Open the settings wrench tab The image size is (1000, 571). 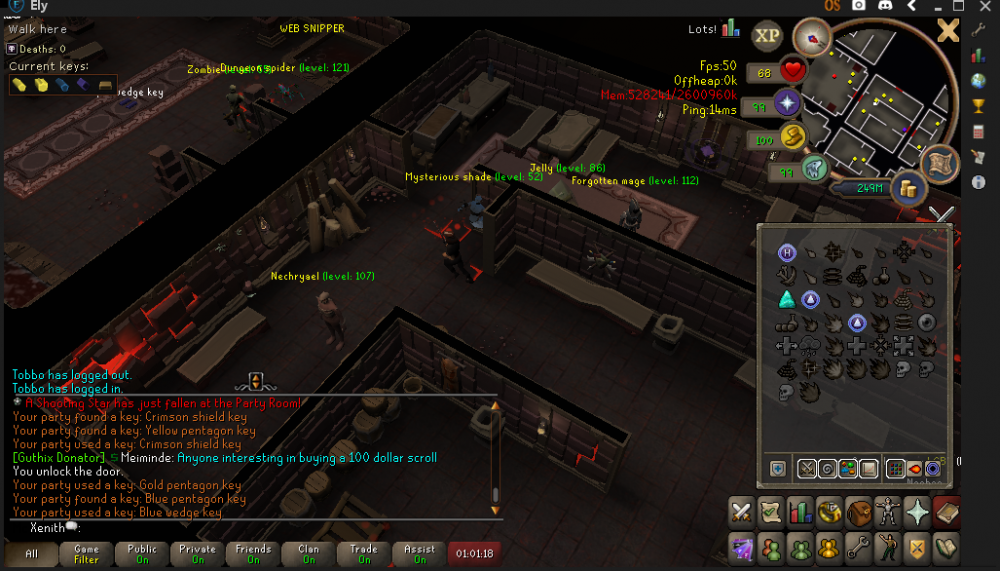(859, 547)
